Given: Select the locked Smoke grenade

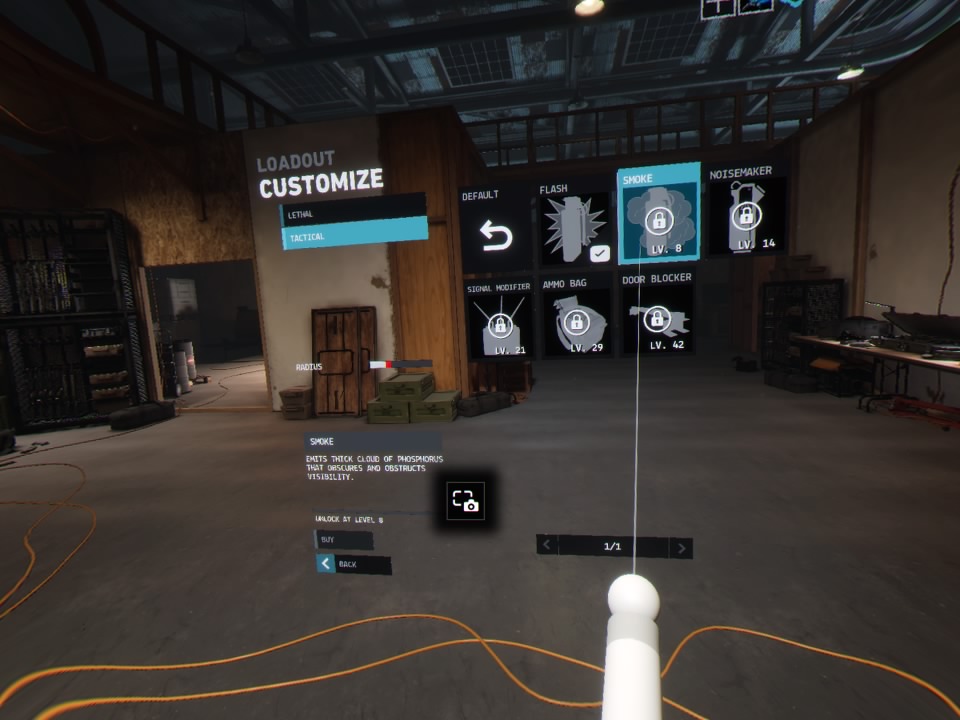Looking at the screenshot, I should (657, 215).
